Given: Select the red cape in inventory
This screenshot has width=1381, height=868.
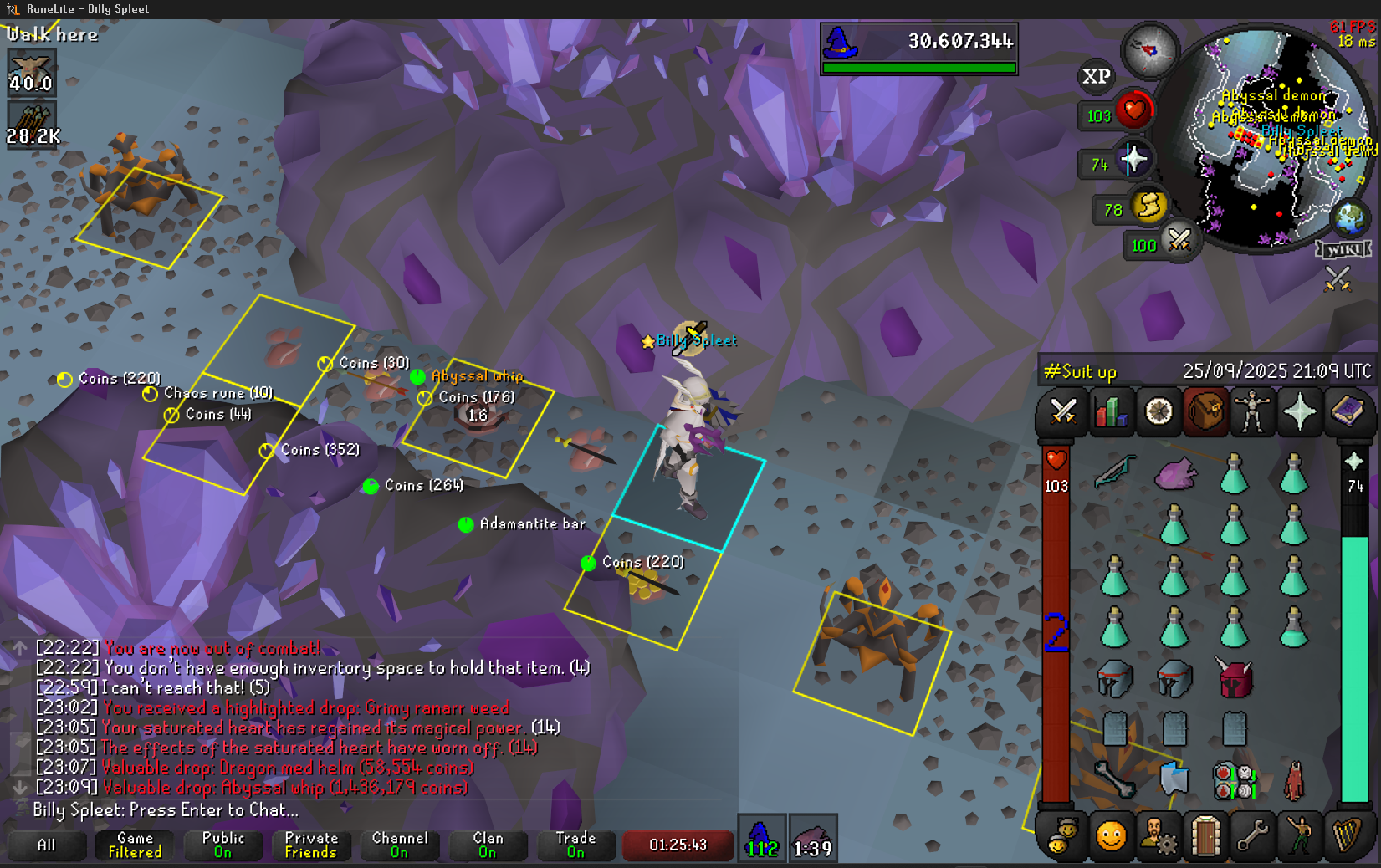Looking at the screenshot, I should [1294, 779].
